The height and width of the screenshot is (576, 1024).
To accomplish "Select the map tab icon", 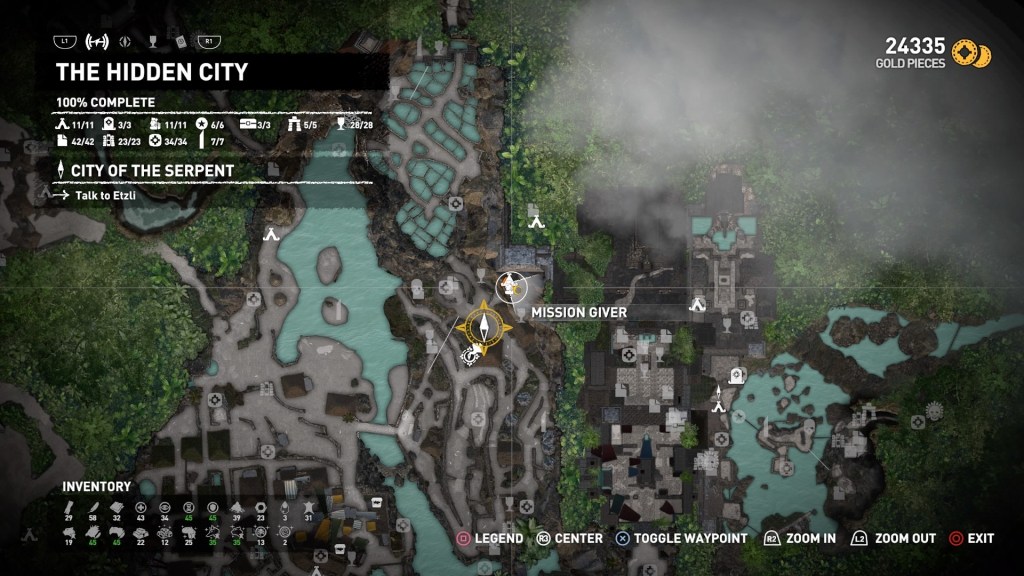I will pos(98,42).
